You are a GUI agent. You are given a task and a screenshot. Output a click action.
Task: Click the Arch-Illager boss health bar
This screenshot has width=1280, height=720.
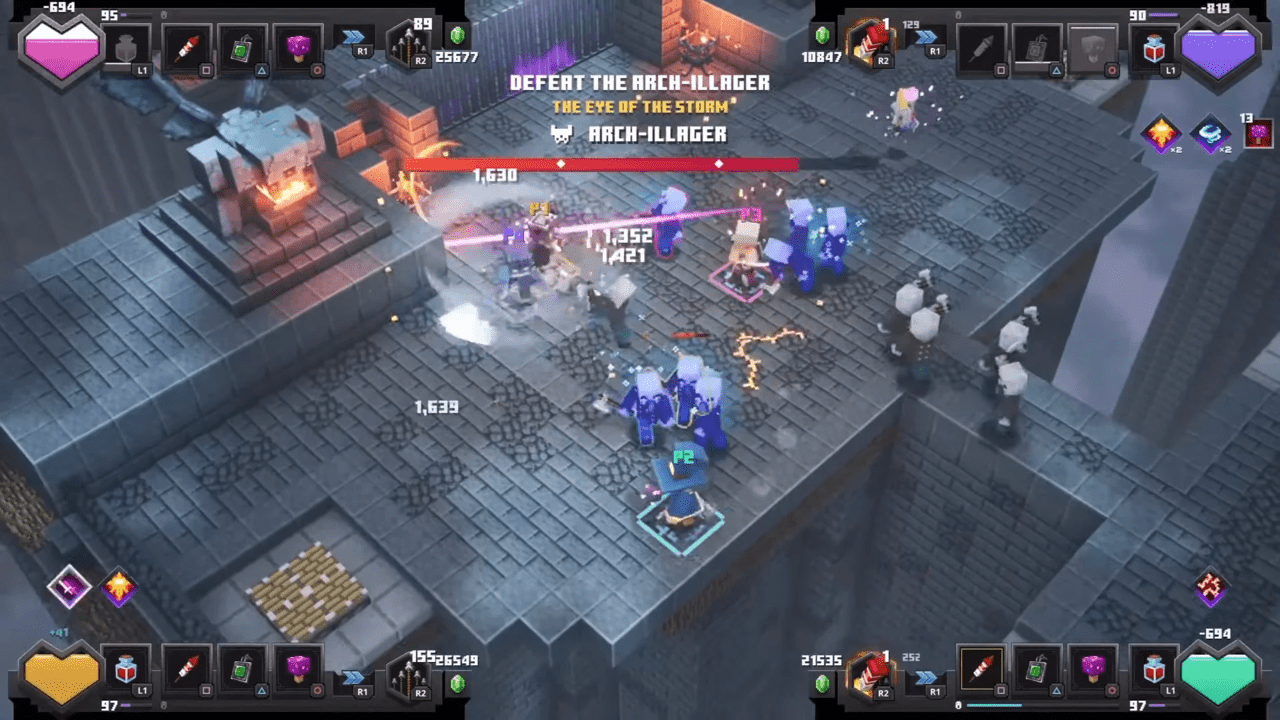[x=600, y=165]
